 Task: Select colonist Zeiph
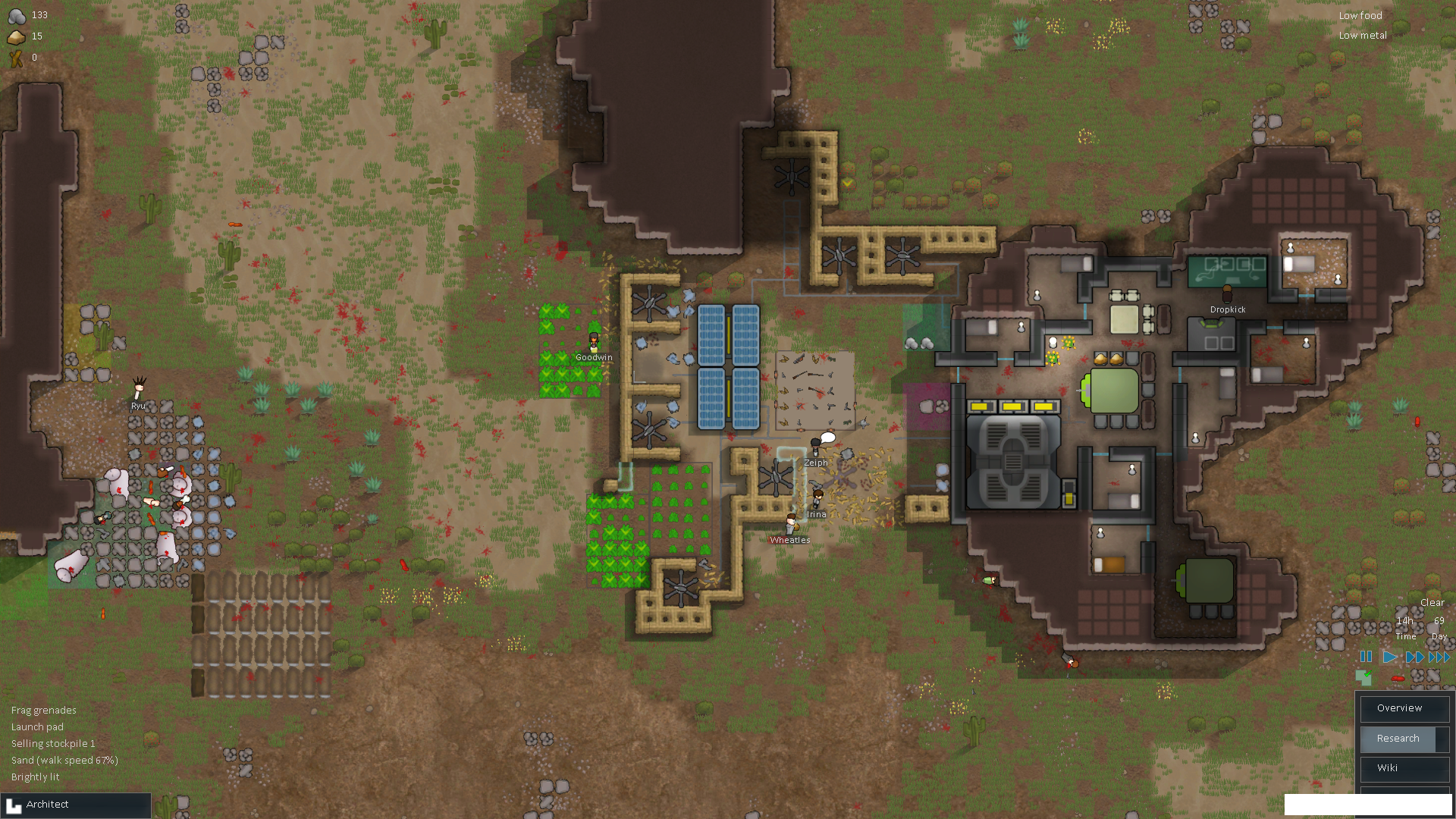tap(814, 447)
